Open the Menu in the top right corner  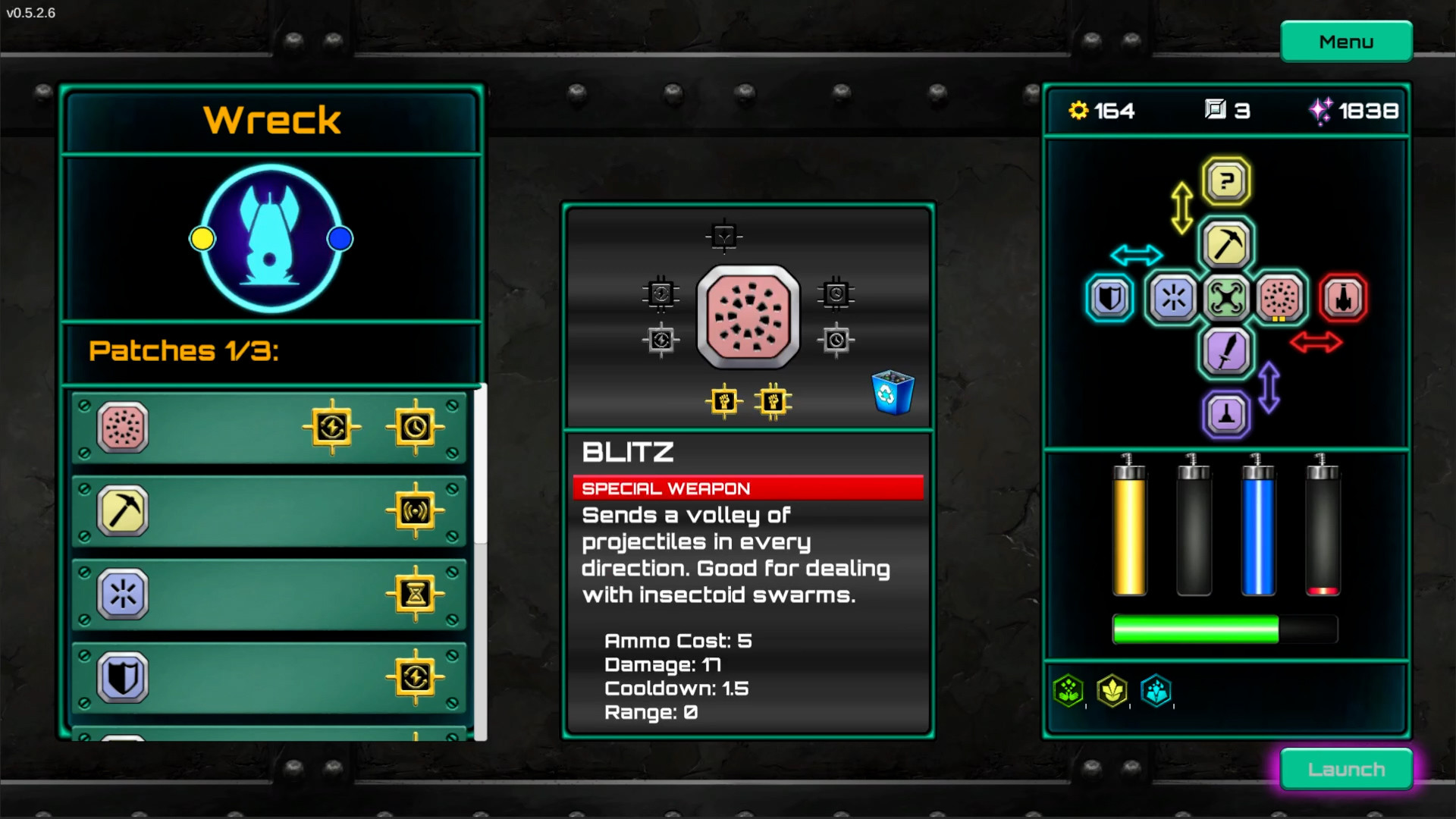[x=1346, y=41]
